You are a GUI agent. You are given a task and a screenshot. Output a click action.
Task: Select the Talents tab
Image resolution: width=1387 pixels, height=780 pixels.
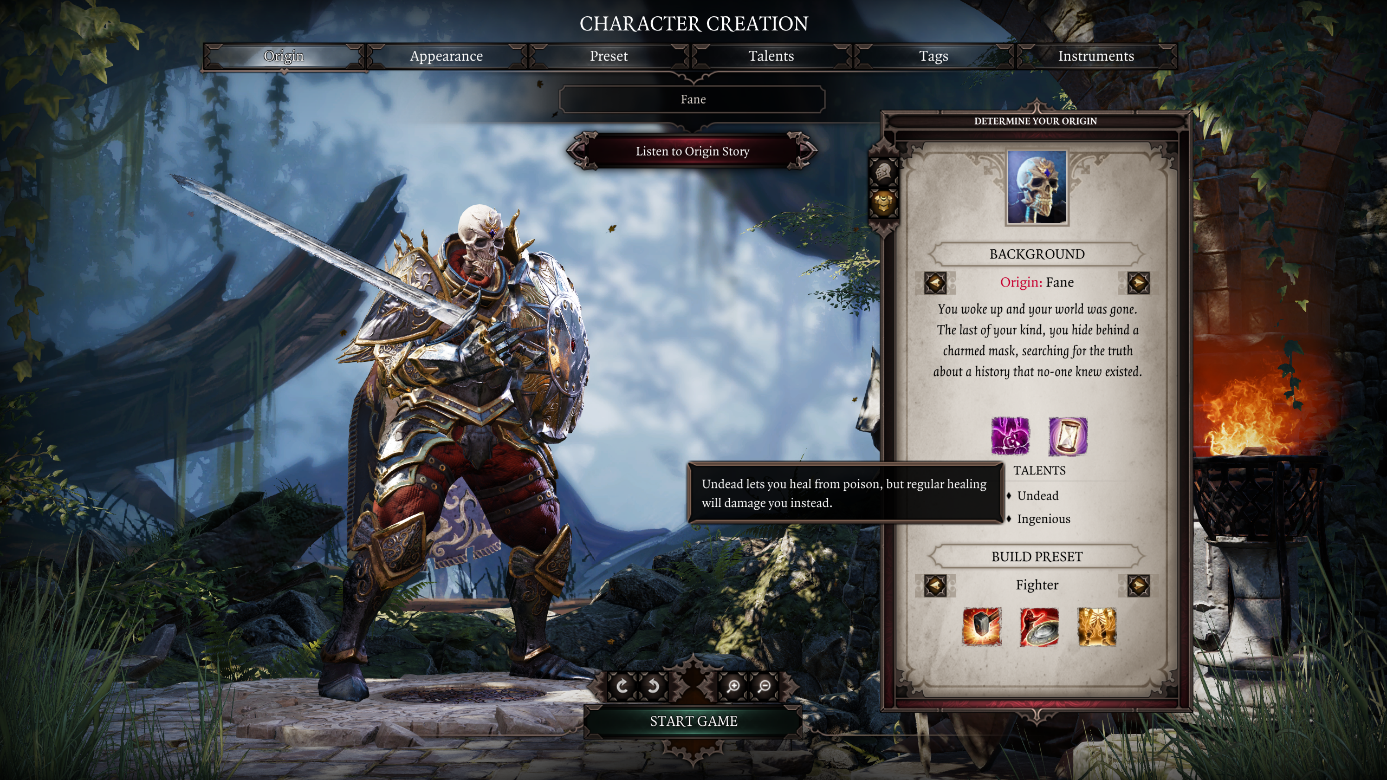pos(771,57)
